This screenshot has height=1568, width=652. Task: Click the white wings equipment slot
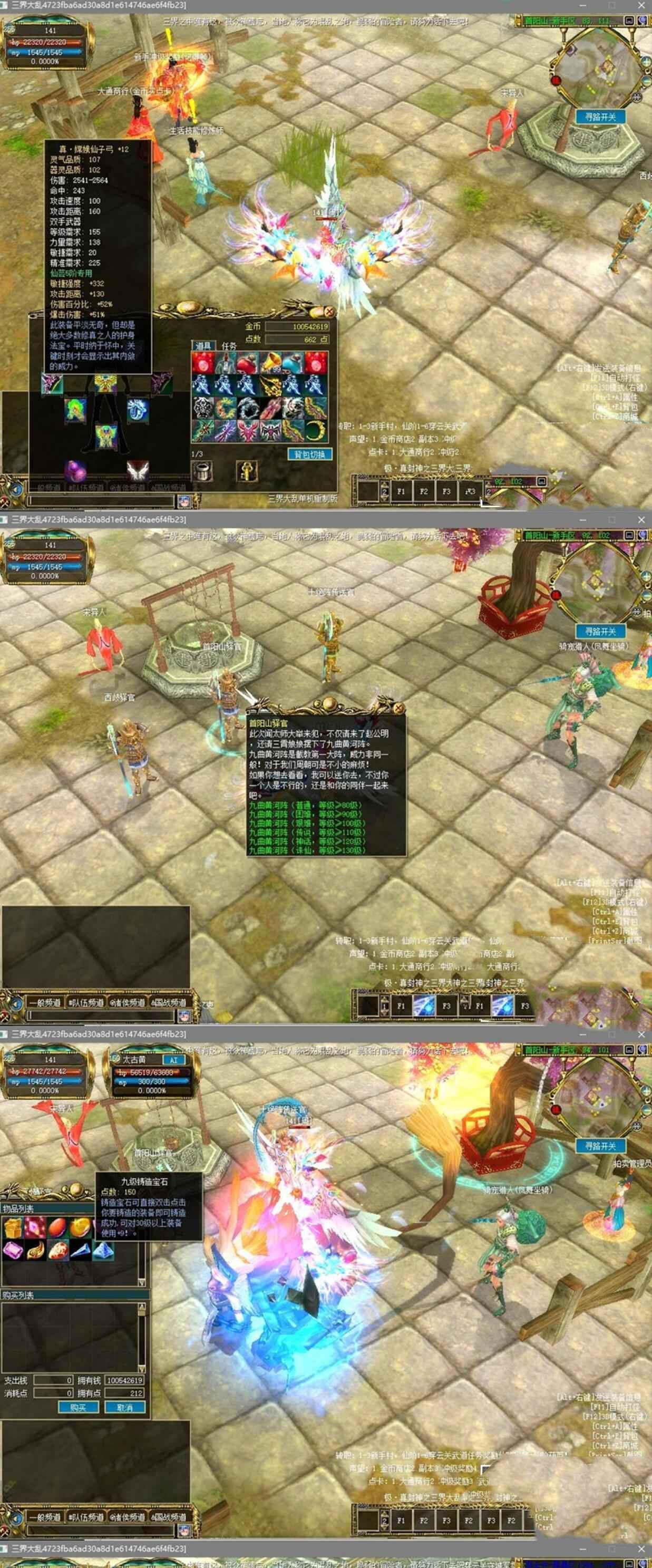click(138, 470)
